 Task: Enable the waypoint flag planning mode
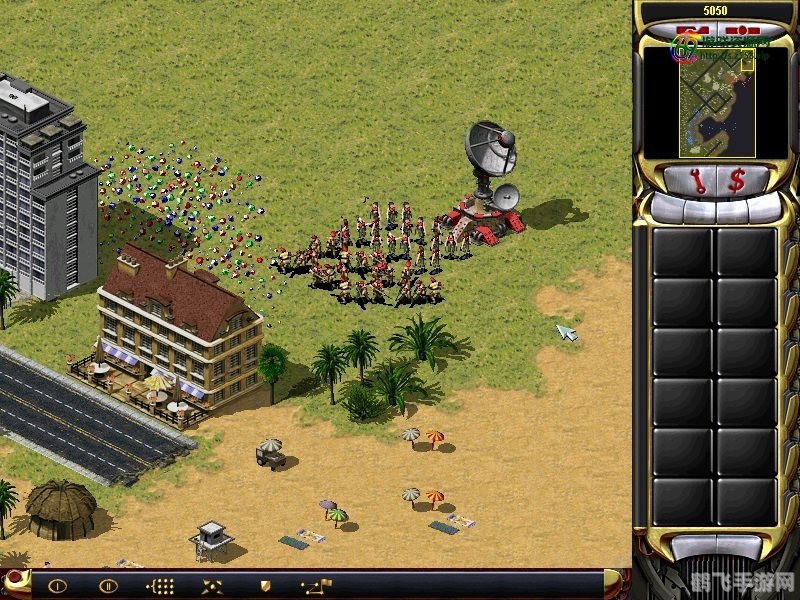tap(317, 586)
